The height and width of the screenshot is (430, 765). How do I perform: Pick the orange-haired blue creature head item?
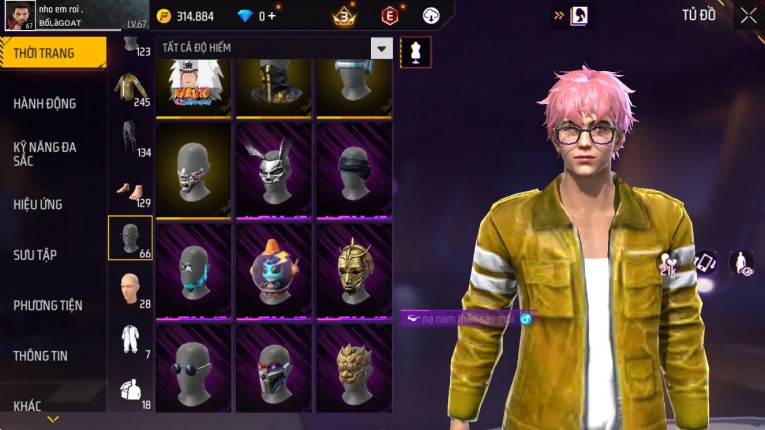273,269
